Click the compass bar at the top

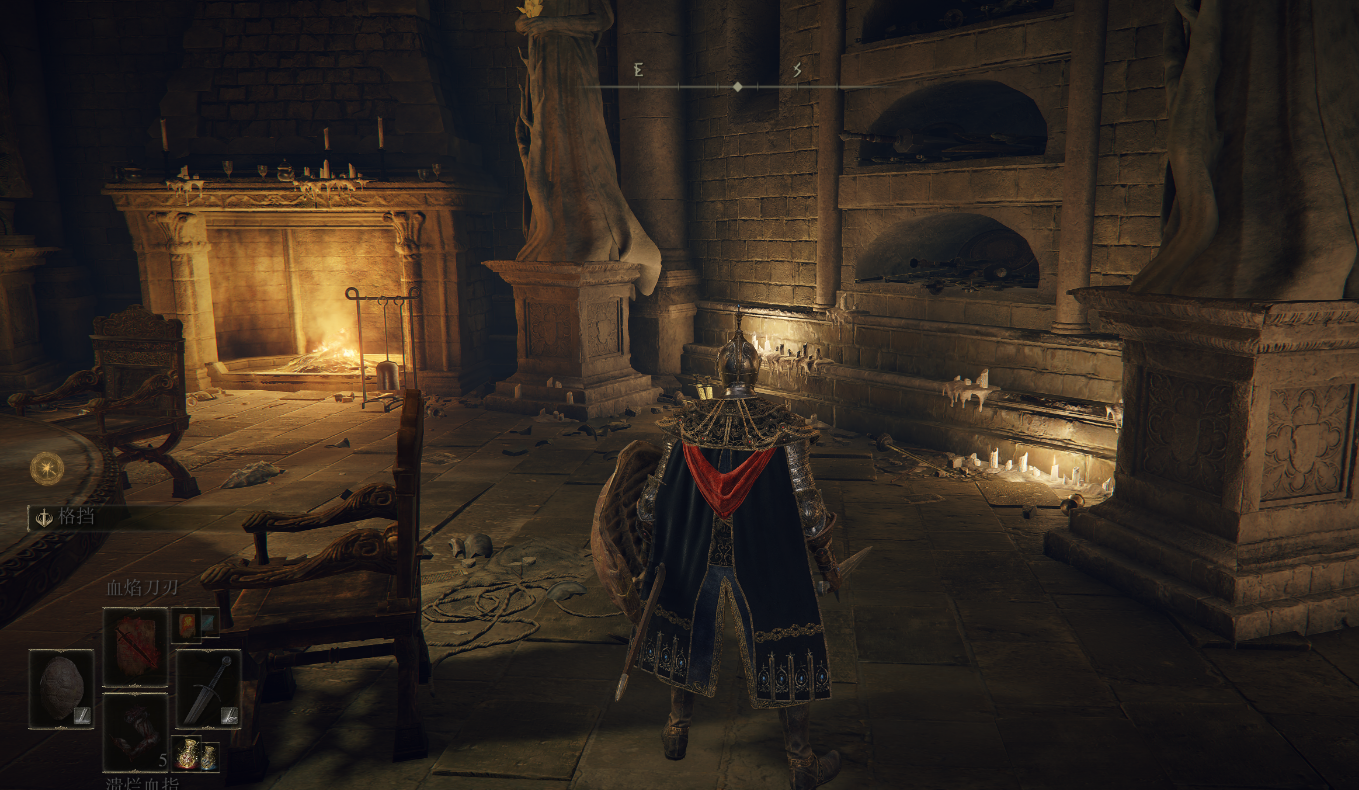(x=737, y=87)
